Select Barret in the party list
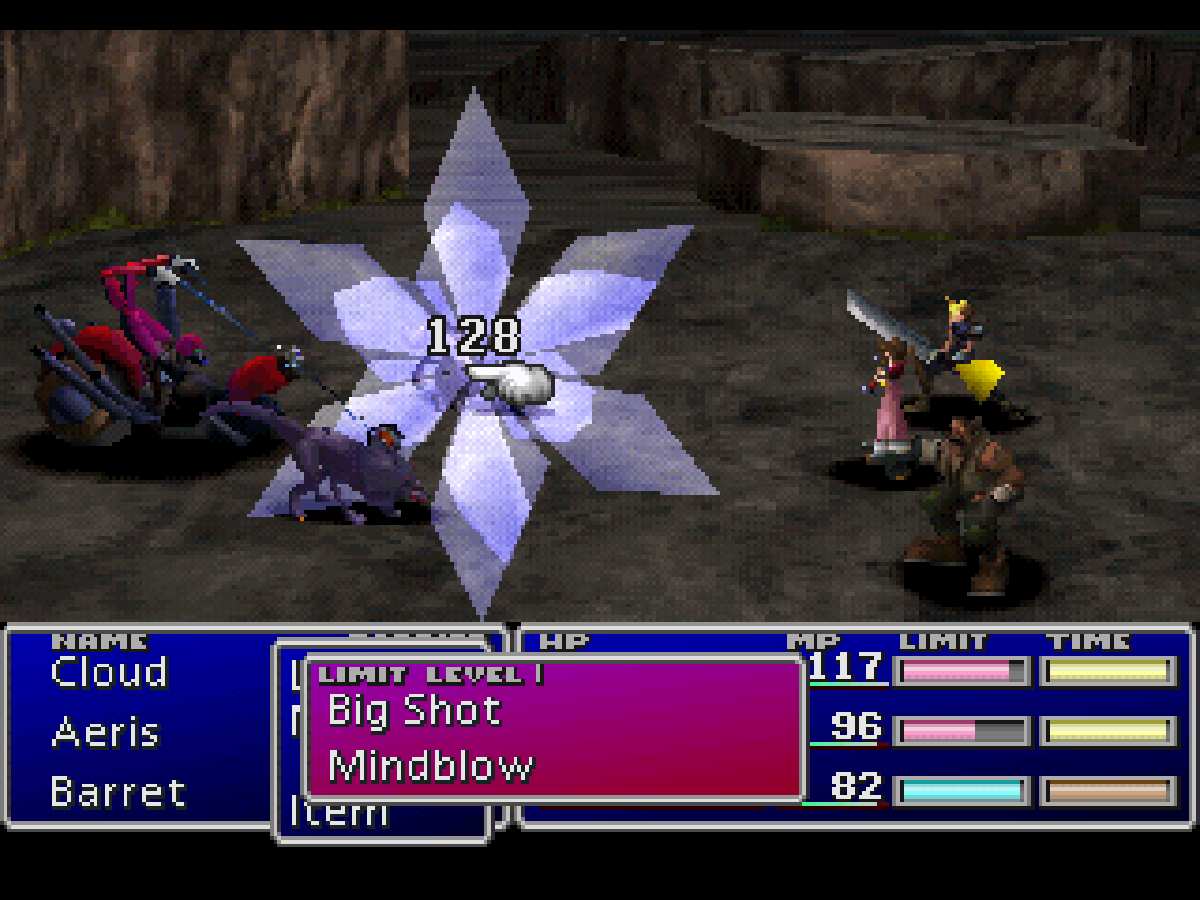 tap(118, 793)
